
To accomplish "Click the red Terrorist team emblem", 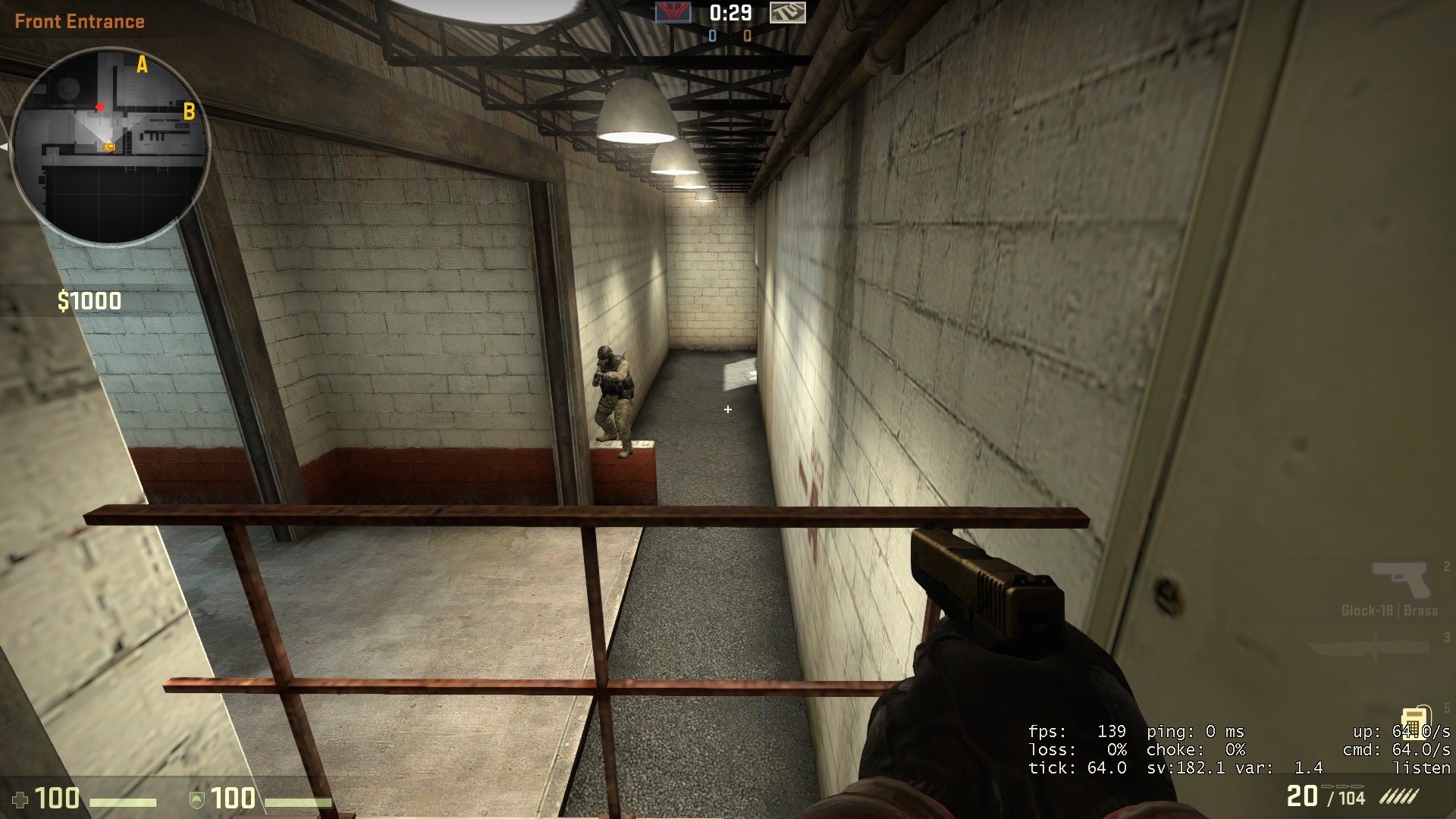I will pyautogui.click(x=673, y=14).
